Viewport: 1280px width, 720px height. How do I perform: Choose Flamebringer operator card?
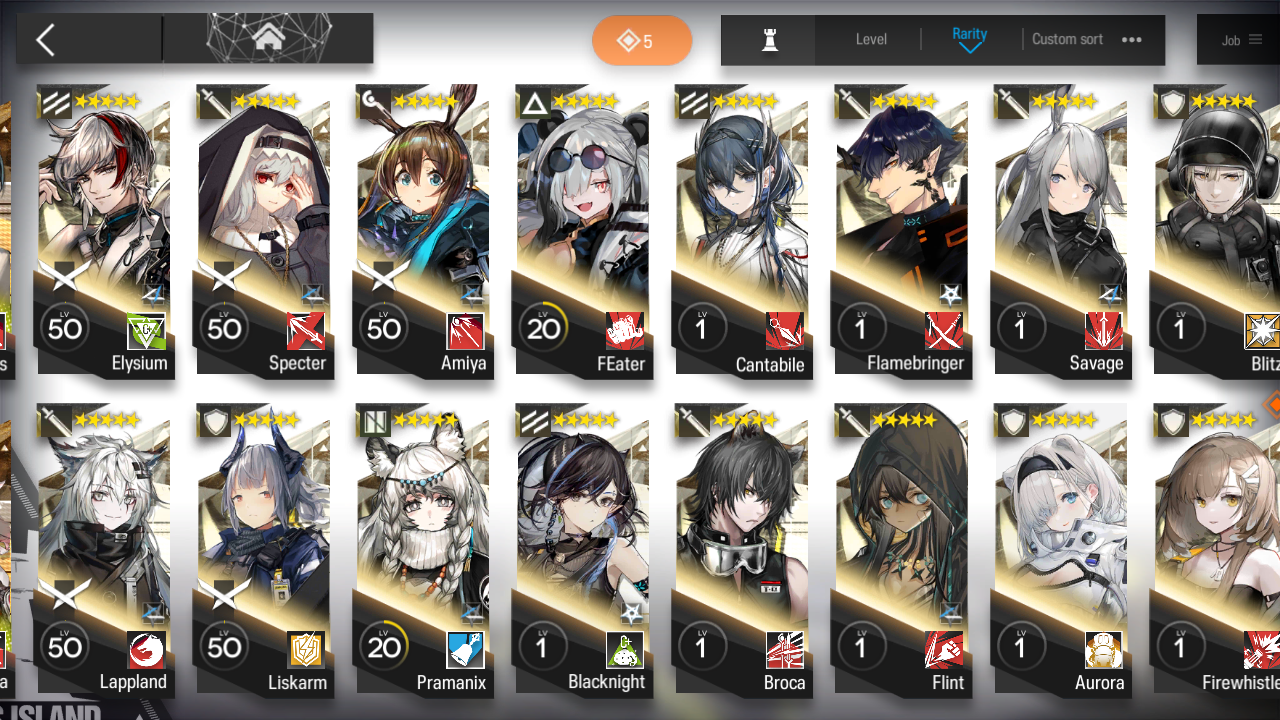pos(902,230)
